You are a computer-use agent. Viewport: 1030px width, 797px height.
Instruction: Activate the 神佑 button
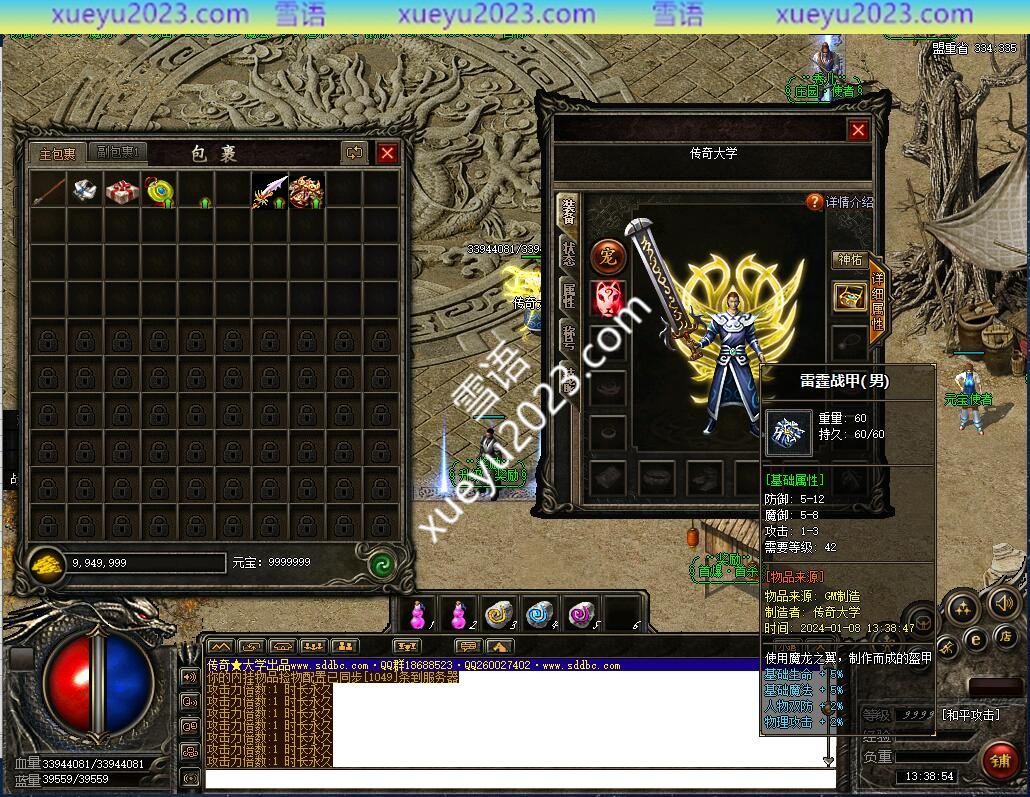pos(849,260)
